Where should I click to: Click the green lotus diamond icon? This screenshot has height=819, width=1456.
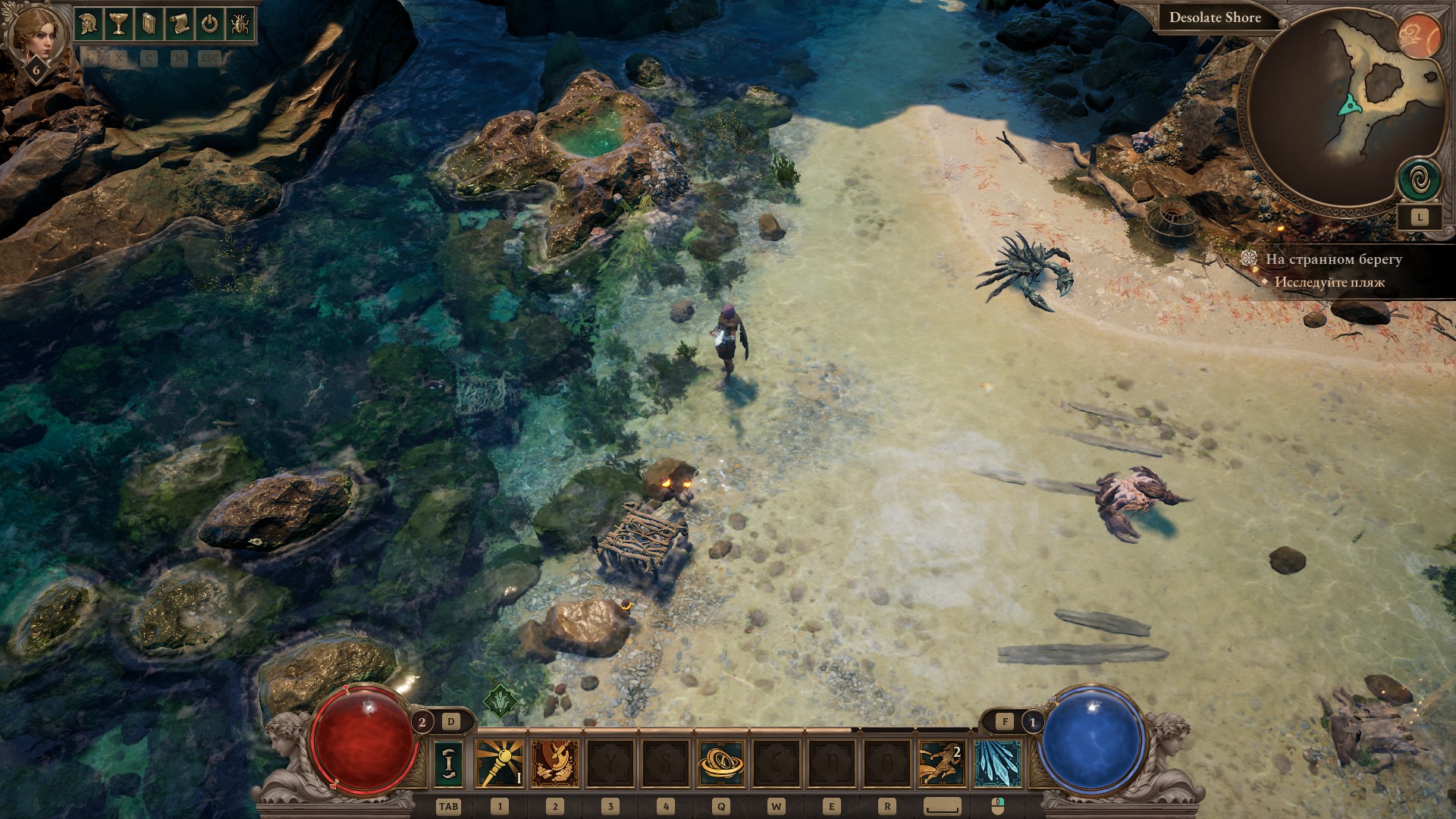tap(500, 701)
